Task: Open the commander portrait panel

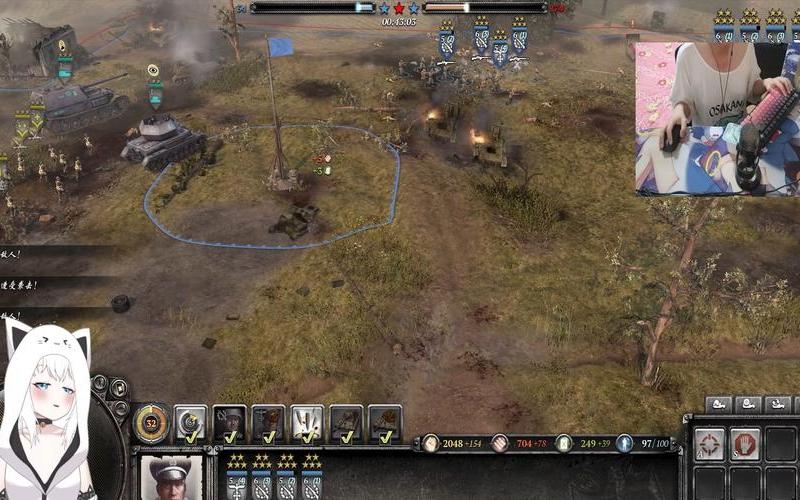Action: pyautogui.click(x=168, y=478)
